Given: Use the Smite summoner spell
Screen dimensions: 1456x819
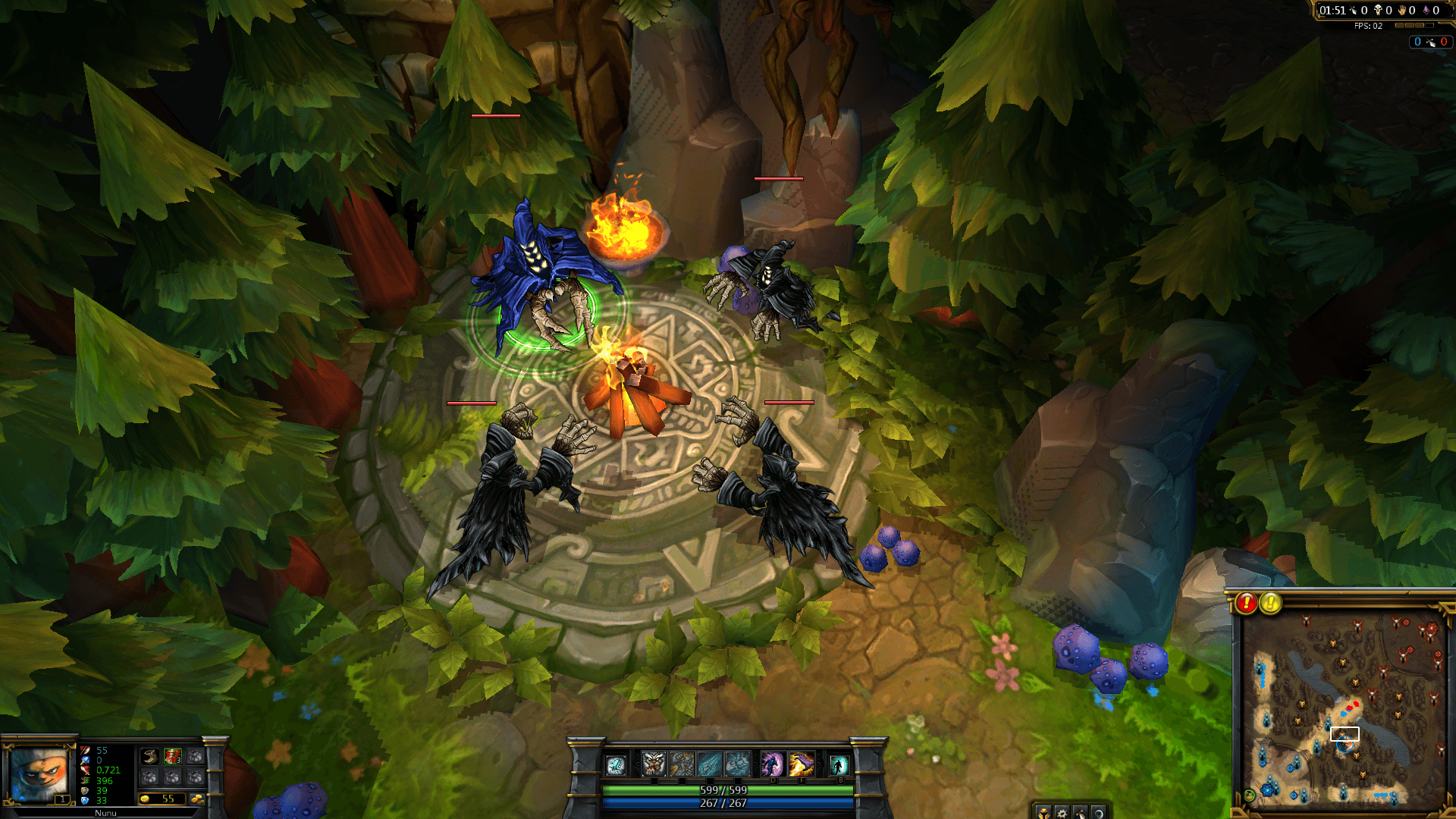Looking at the screenshot, I should click(801, 764).
